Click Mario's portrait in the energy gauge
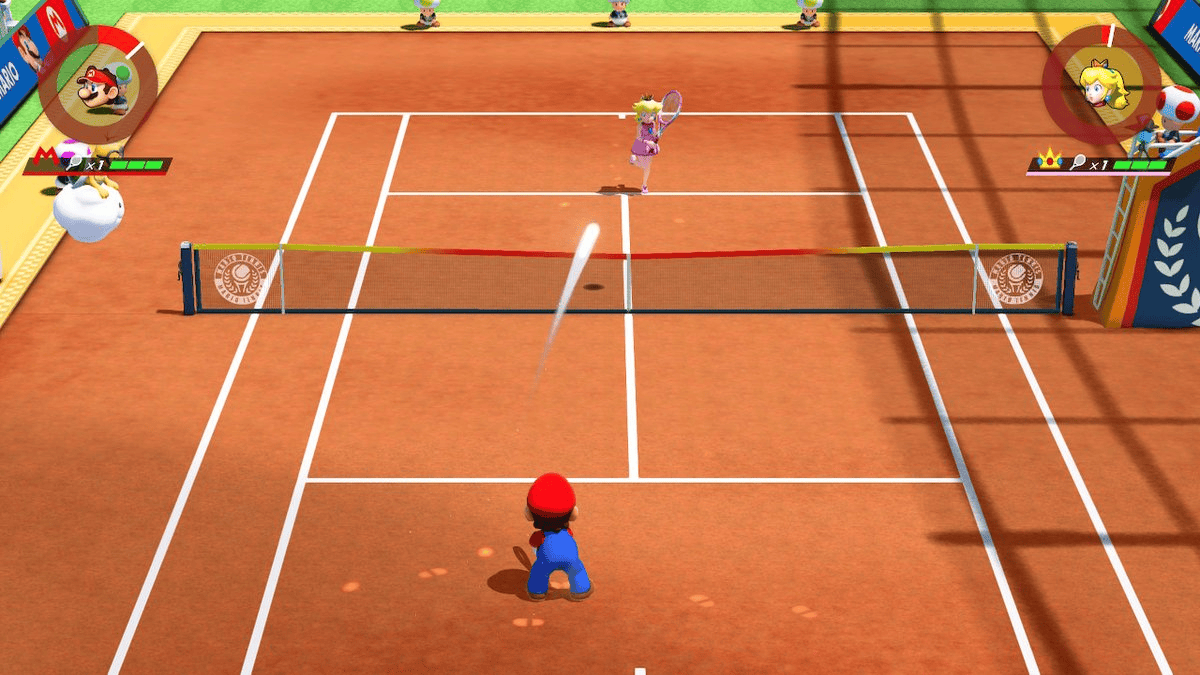Viewport: 1200px width, 675px height. [98, 86]
